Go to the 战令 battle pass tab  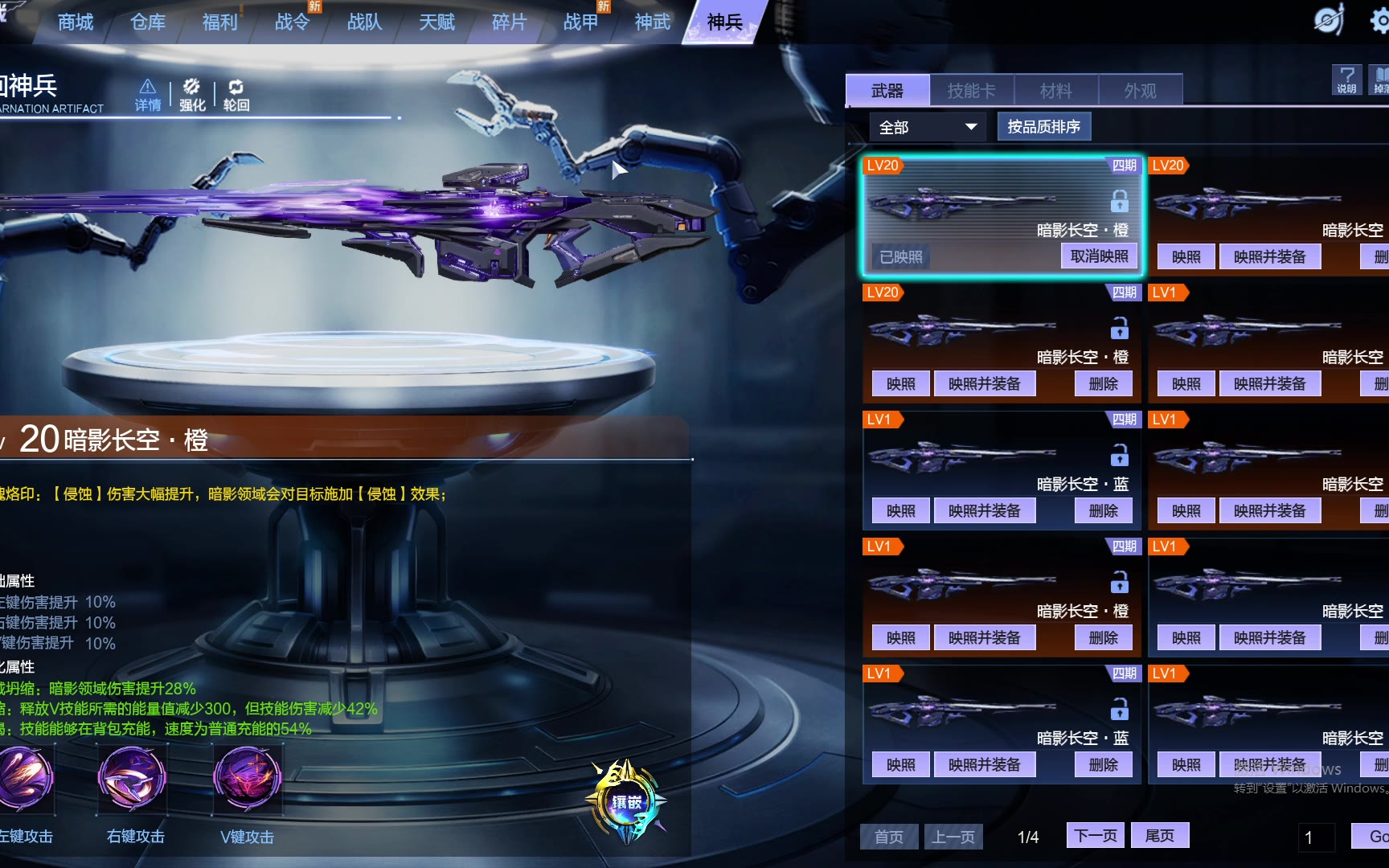[x=292, y=22]
